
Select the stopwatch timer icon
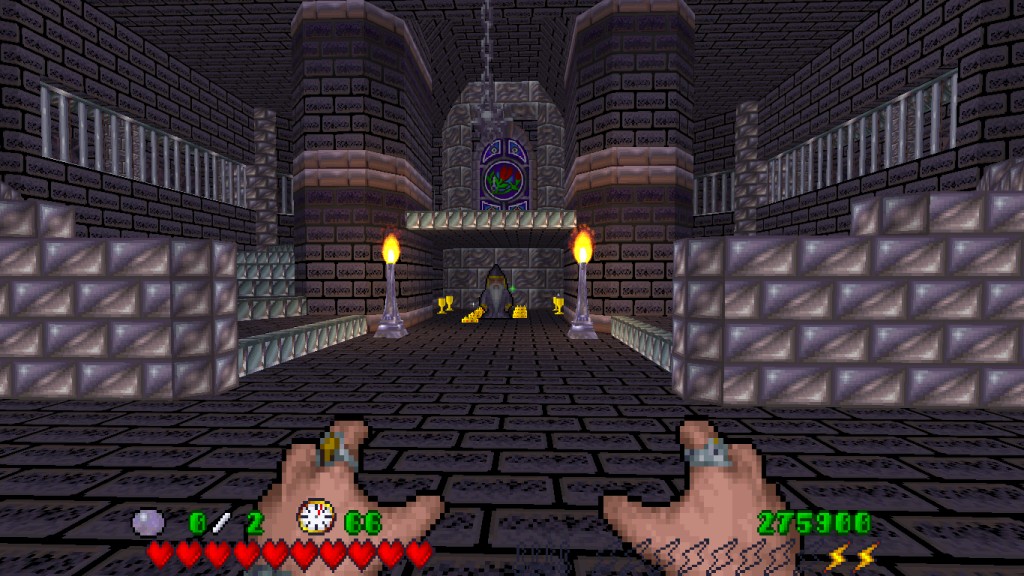pos(315,518)
